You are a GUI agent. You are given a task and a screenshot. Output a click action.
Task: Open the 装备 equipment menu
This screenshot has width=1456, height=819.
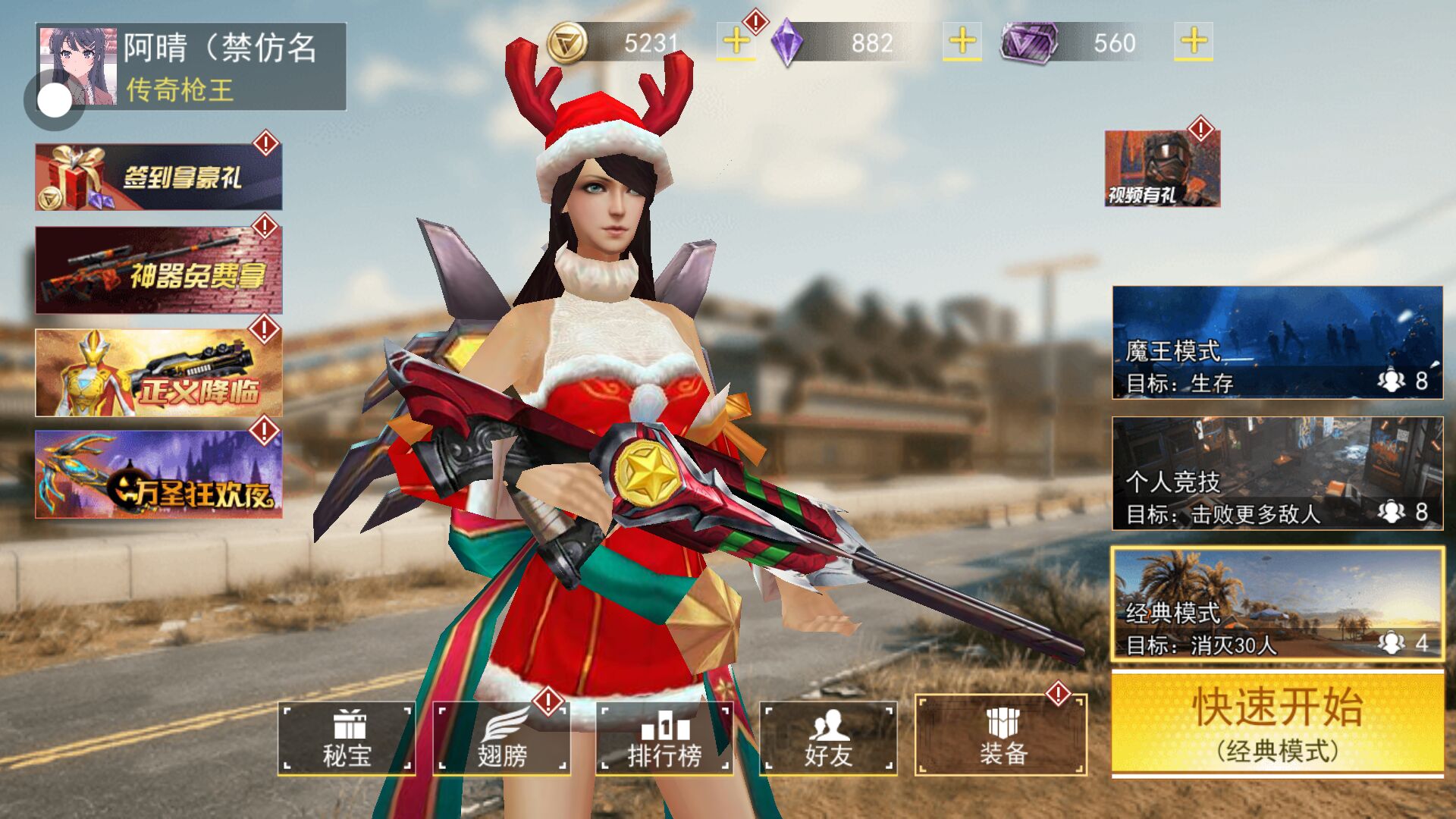point(1001,736)
